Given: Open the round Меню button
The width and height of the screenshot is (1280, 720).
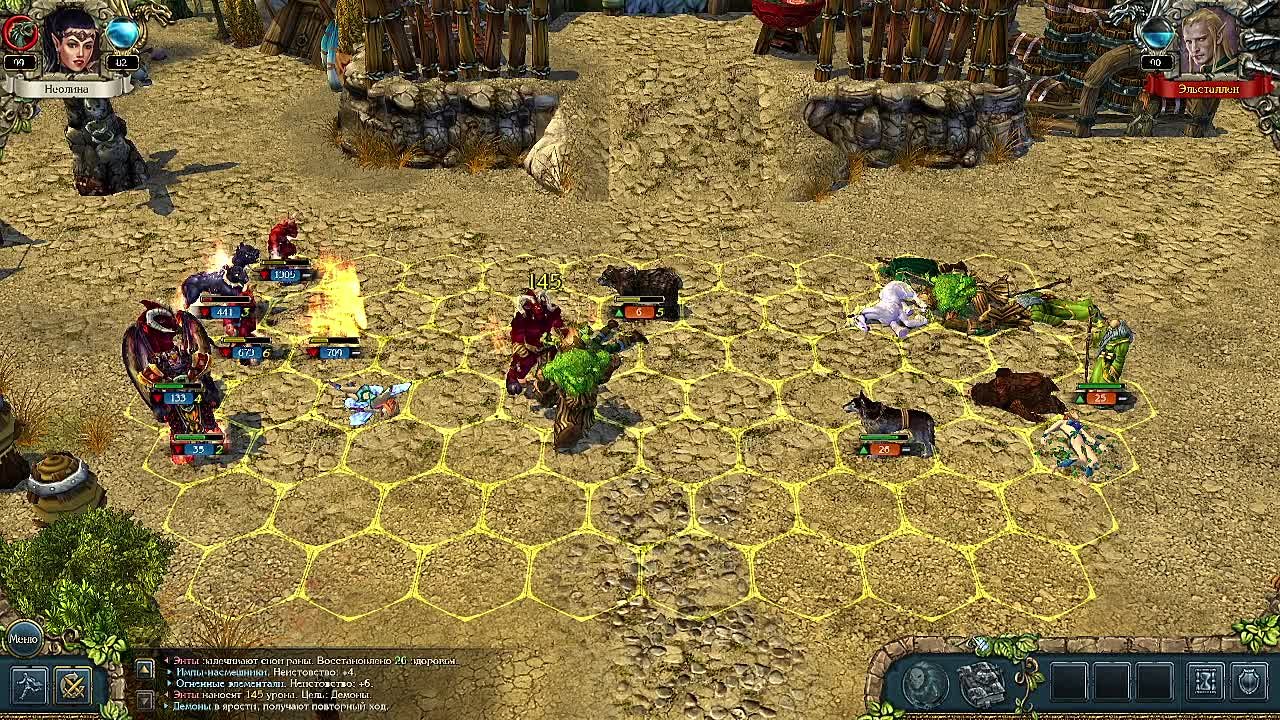Looking at the screenshot, I should [22, 638].
